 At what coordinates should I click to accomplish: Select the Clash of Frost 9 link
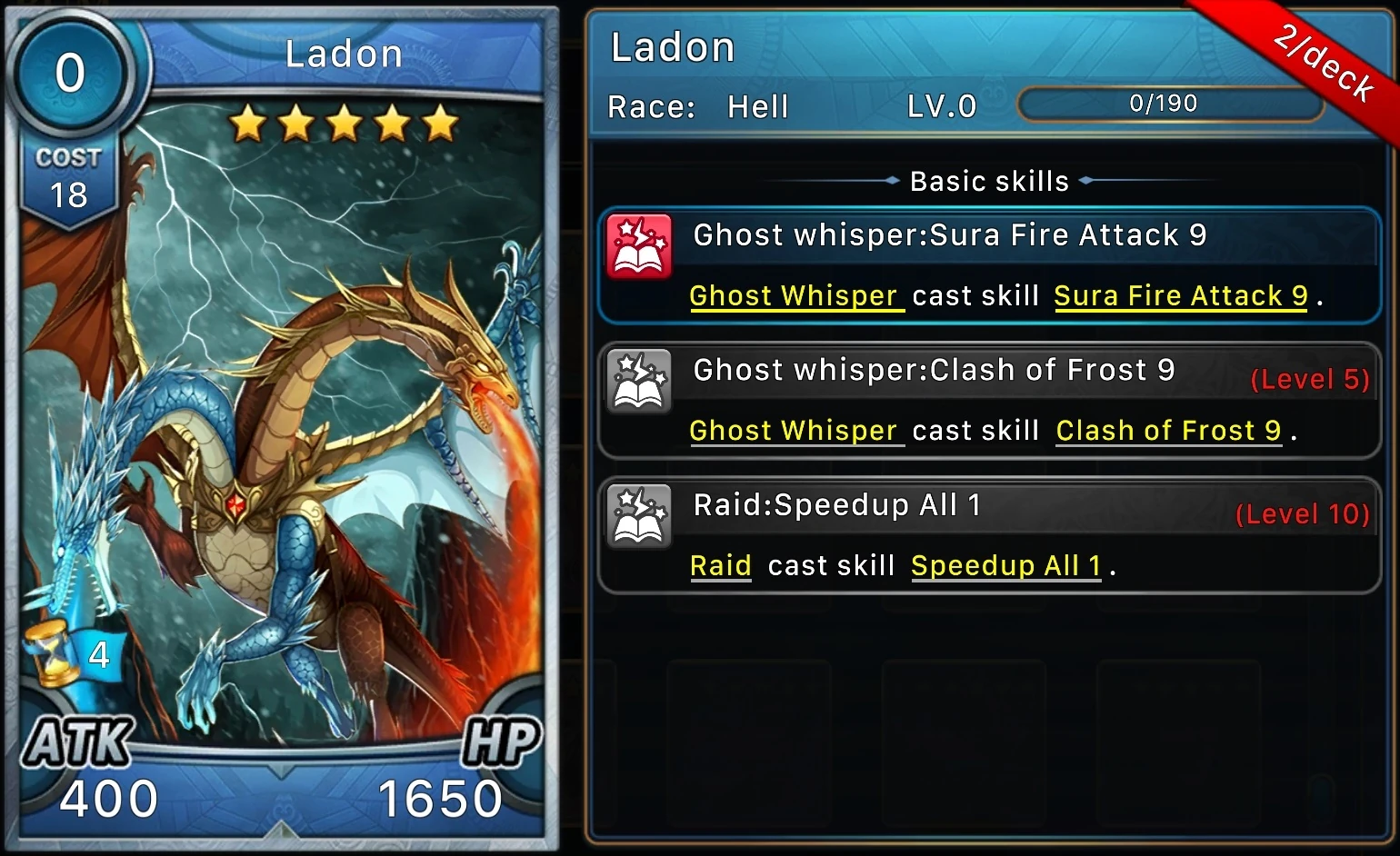pyautogui.click(x=1168, y=430)
